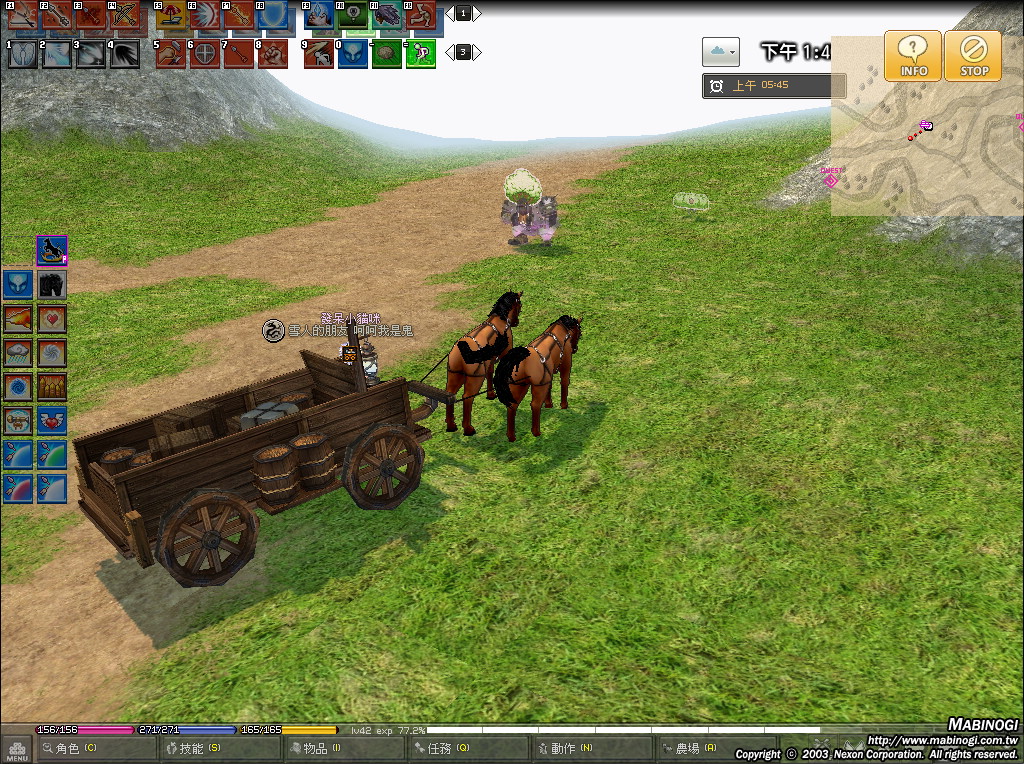This screenshot has width=1024, height=764.
Task: Use the winged heart skill icon
Action: tap(52, 421)
